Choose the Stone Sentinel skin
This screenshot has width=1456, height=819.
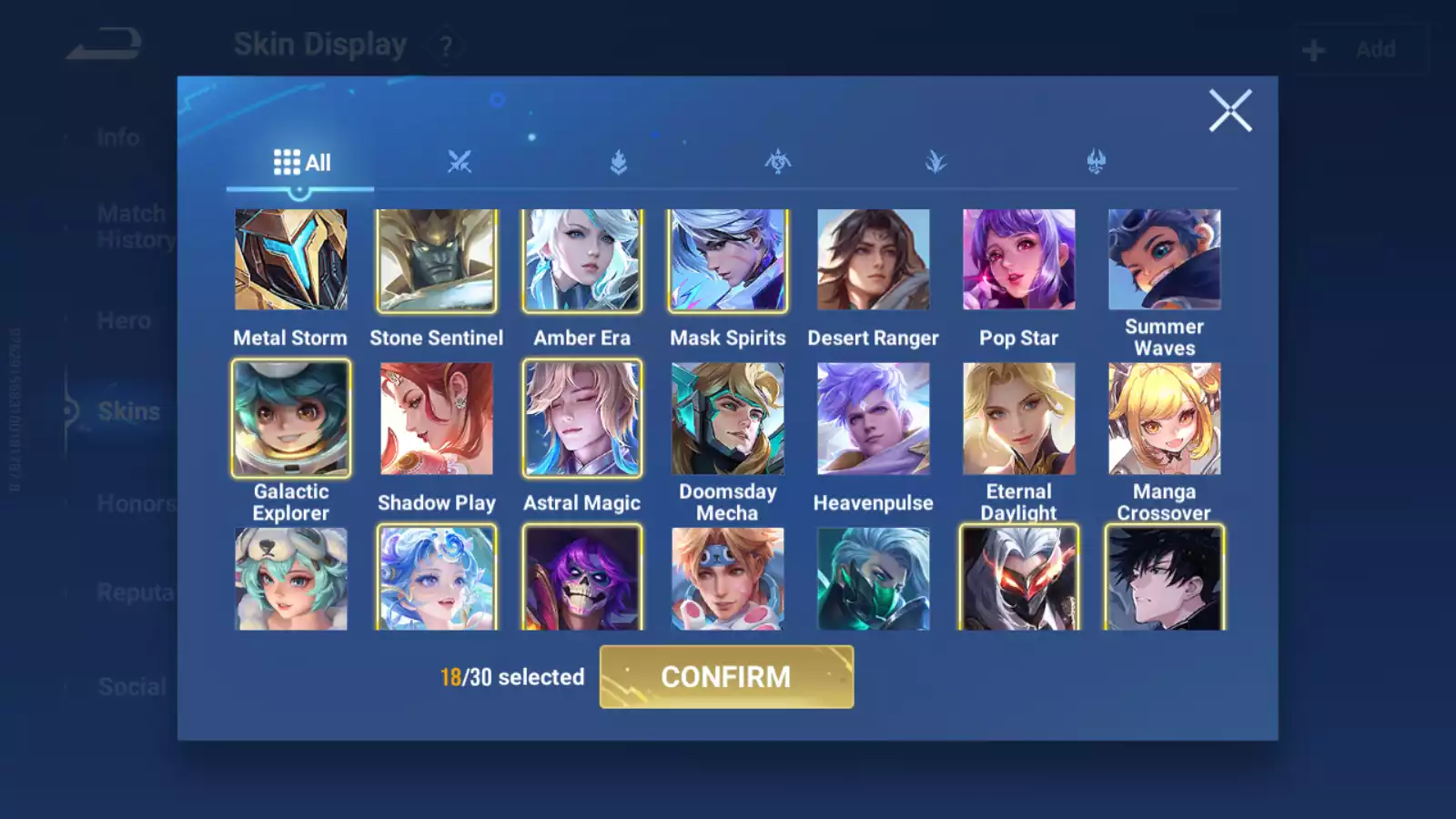[437, 260]
